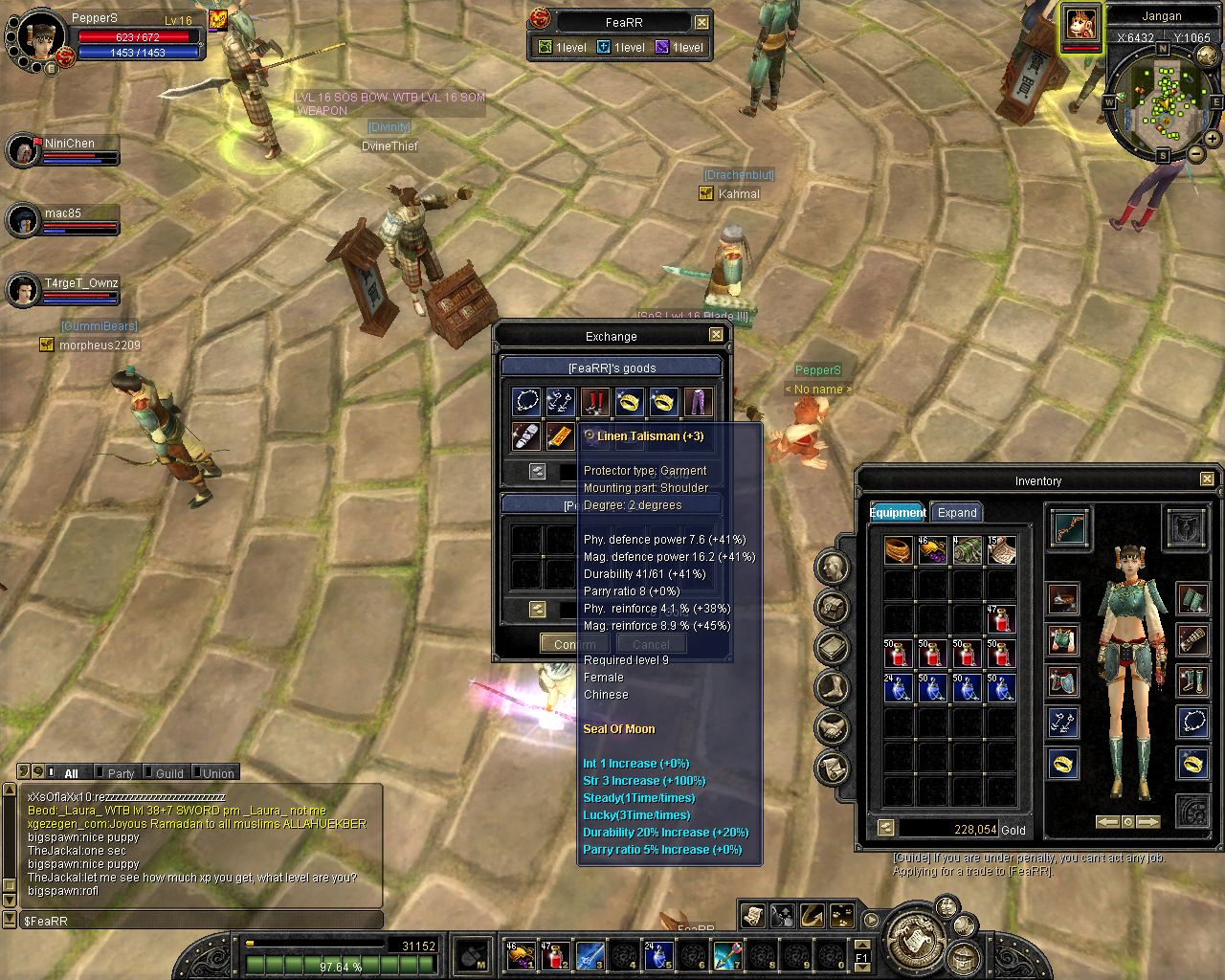
Task: Close the FeaRR target panel
Action: [x=702, y=22]
